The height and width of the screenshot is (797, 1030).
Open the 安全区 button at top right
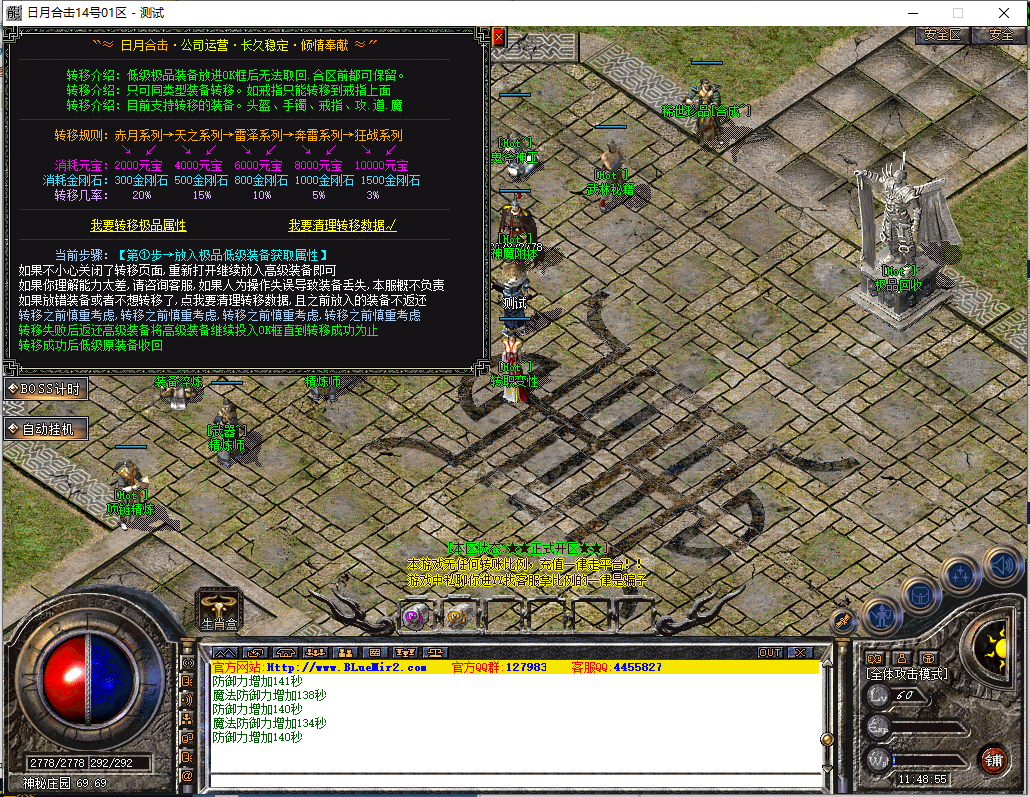(x=942, y=35)
